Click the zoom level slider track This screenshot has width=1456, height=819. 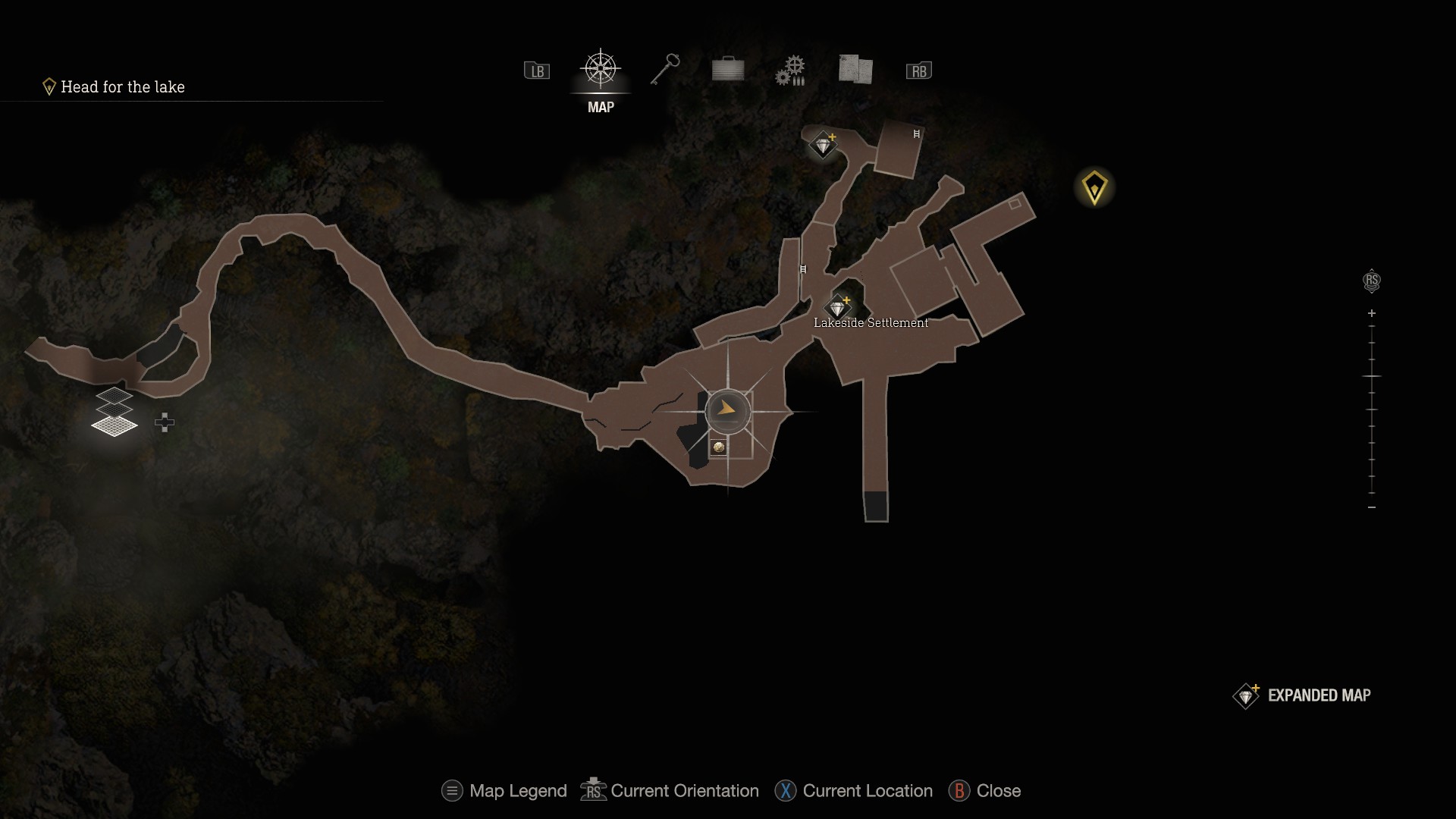tap(1372, 409)
